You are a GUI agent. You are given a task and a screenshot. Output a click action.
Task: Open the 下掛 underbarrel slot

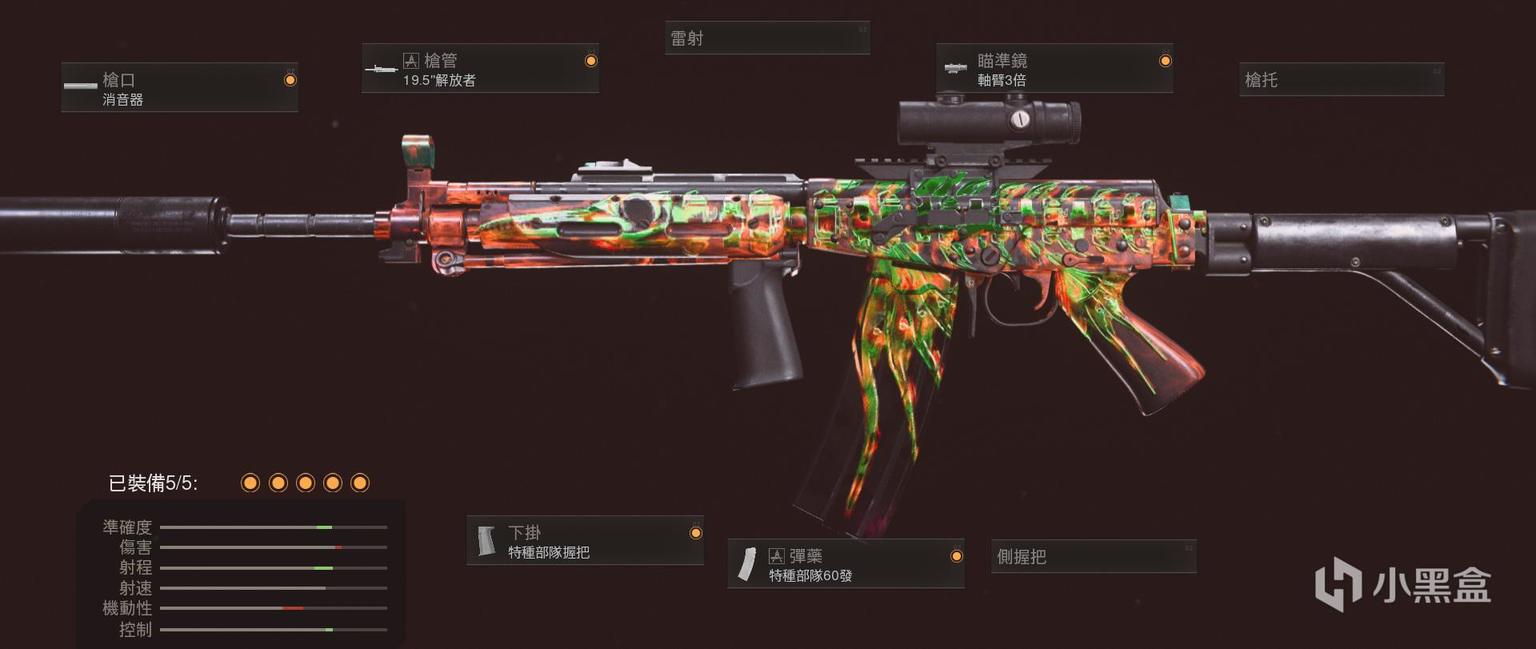point(585,541)
